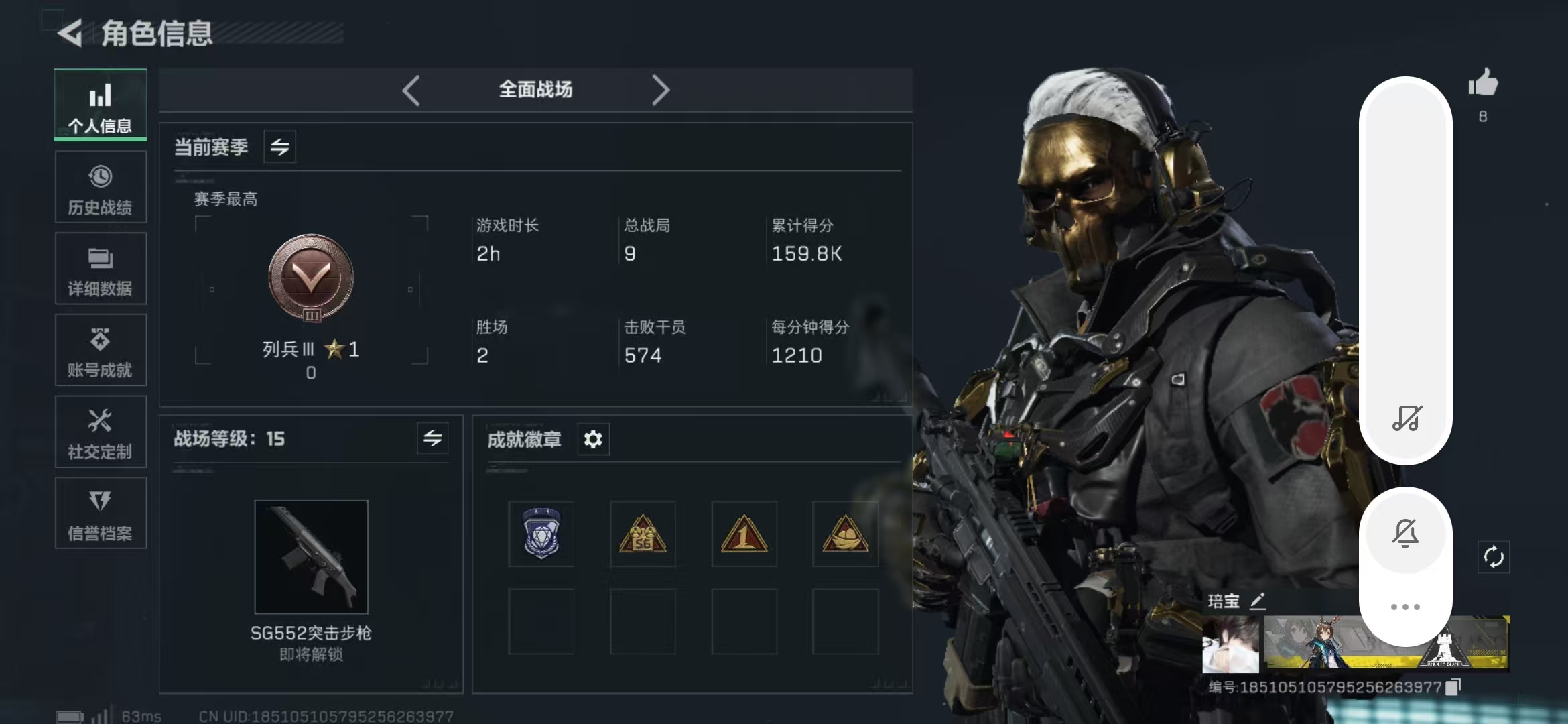Select the SG552突击步枪 unlock thumbnail
This screenshot has width=1568, height=724.
[311, 557]
